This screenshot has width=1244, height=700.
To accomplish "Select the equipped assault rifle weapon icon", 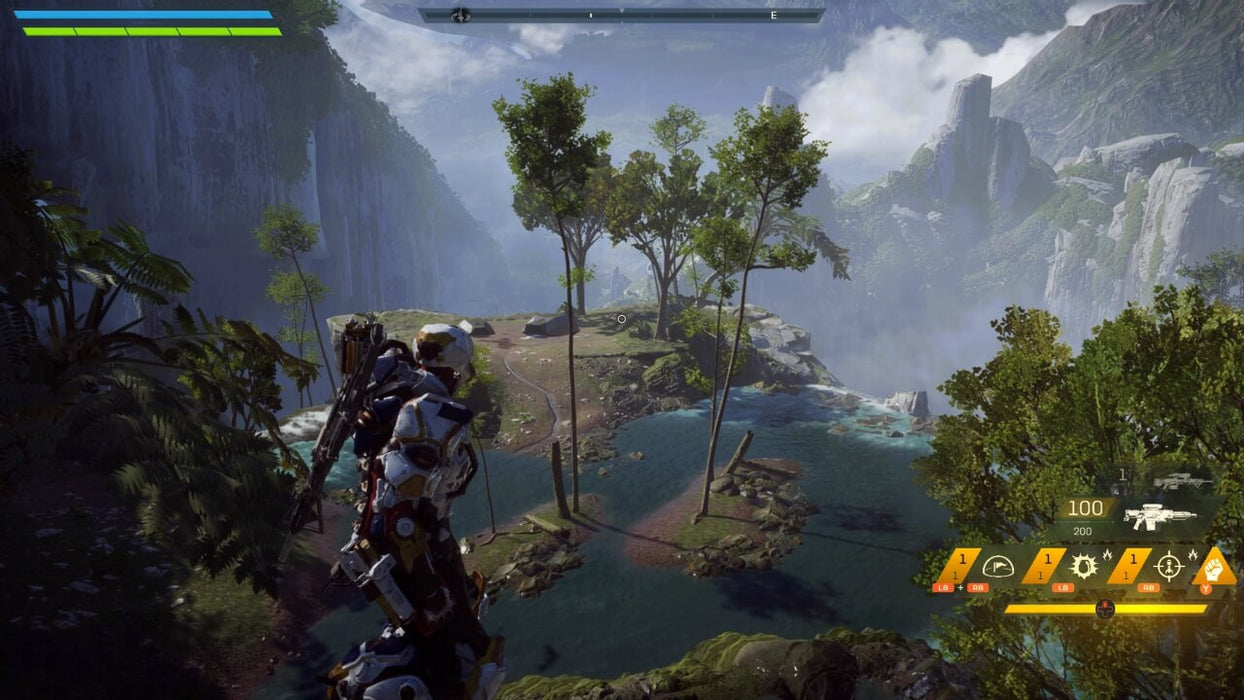I will (1159, 516).
